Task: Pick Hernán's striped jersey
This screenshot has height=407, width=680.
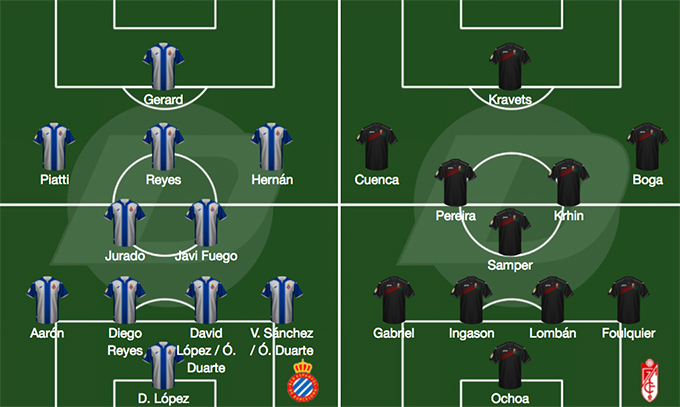Action: [271, 146]
